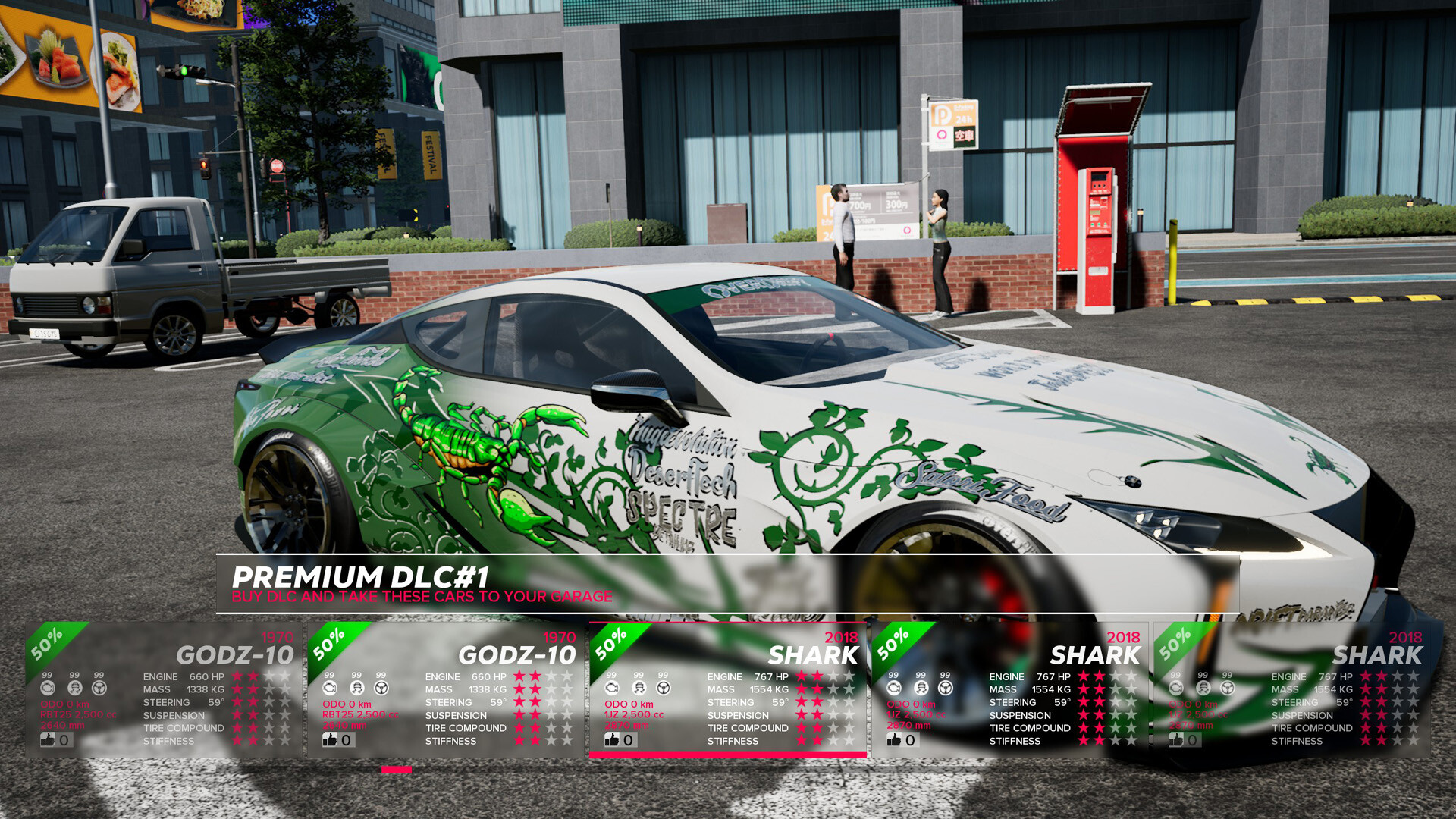Expand the rightmost 2018 SHARK card
The width and height of the screenshot is (1456, 819).
[1289, 690]
